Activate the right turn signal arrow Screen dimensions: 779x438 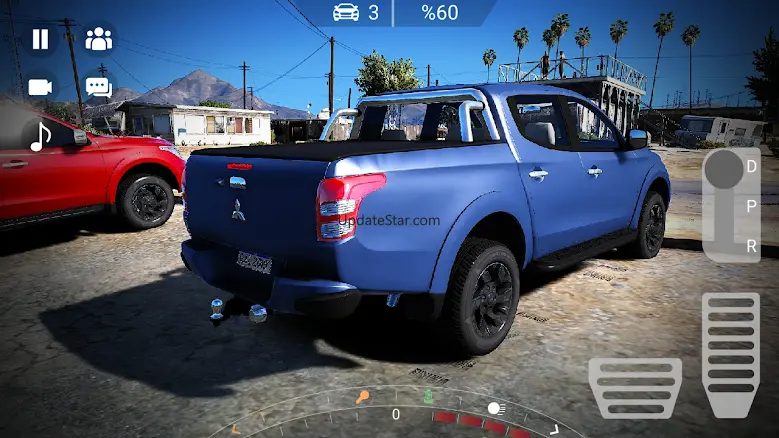point(554,430)
